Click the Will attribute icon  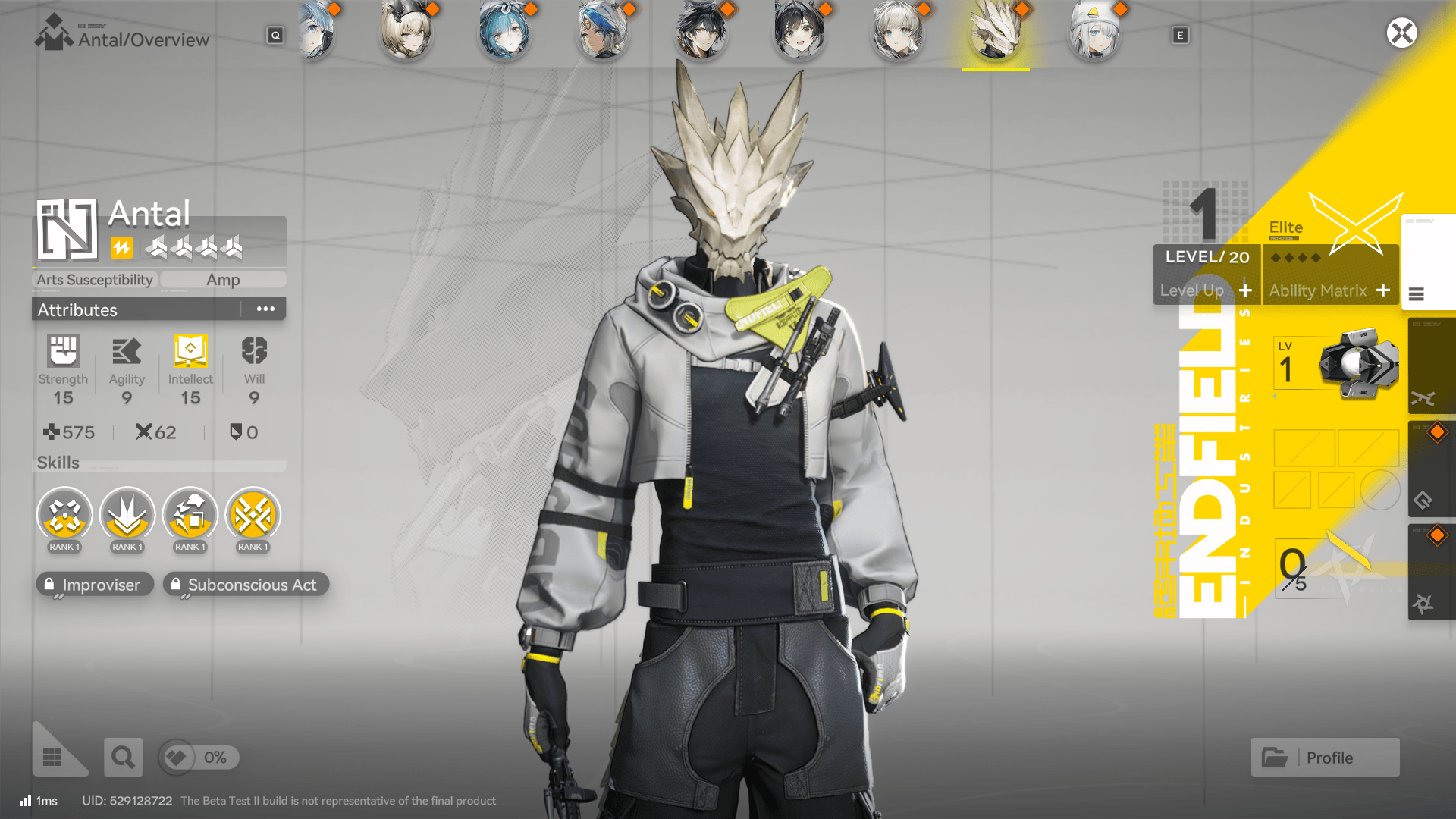click(253, 351)
